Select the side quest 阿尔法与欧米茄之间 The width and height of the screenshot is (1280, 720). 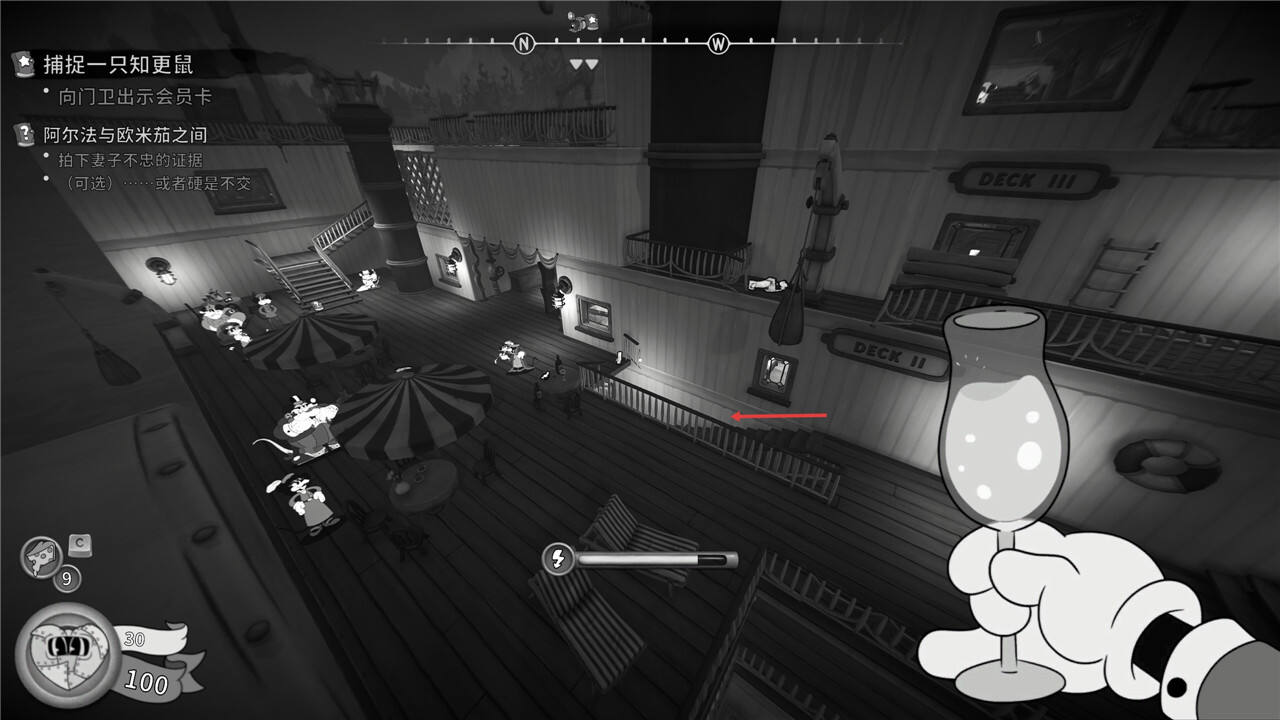click(x=125, y=135)
